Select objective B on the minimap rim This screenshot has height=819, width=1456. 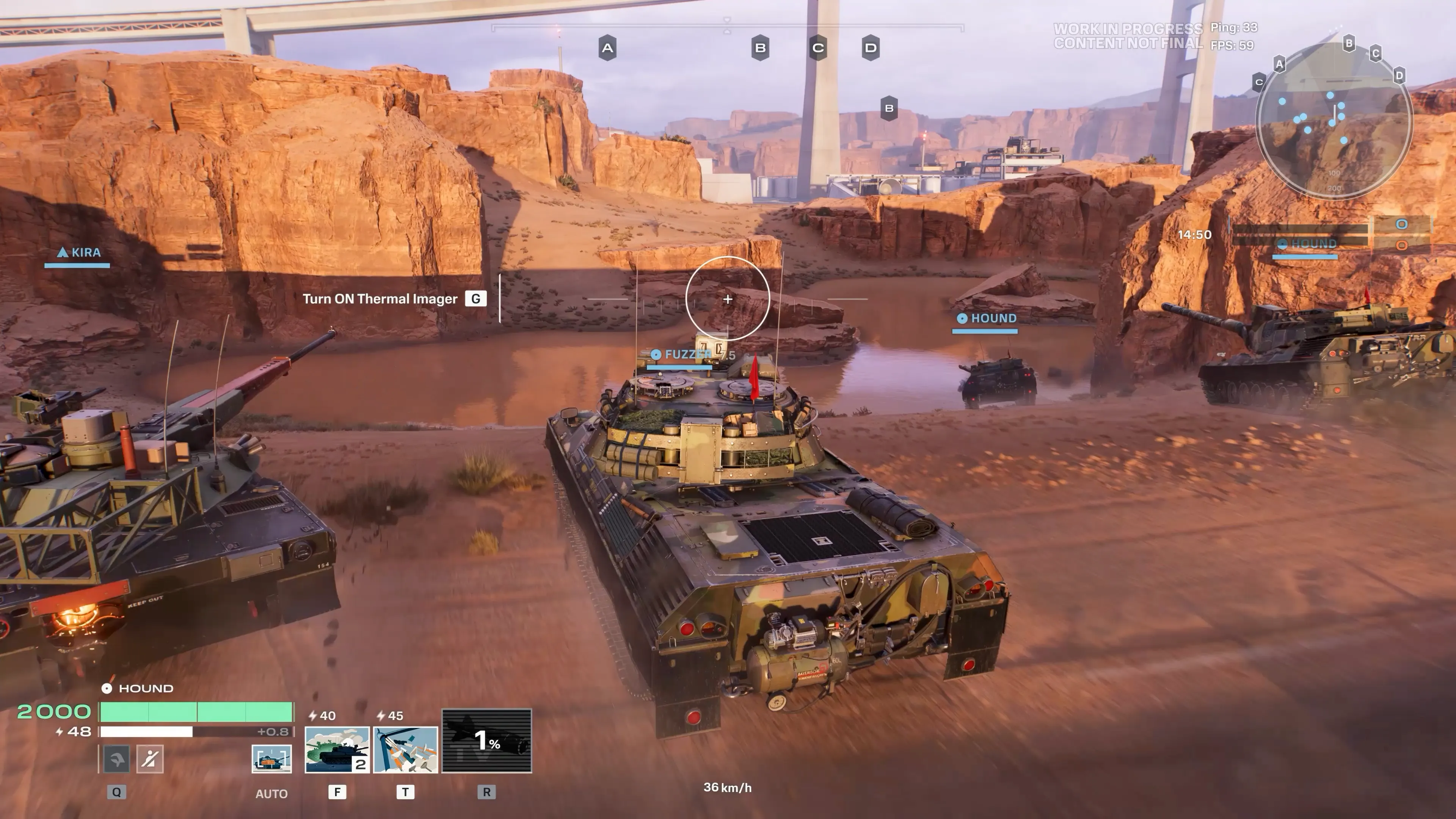[1349, 43]
